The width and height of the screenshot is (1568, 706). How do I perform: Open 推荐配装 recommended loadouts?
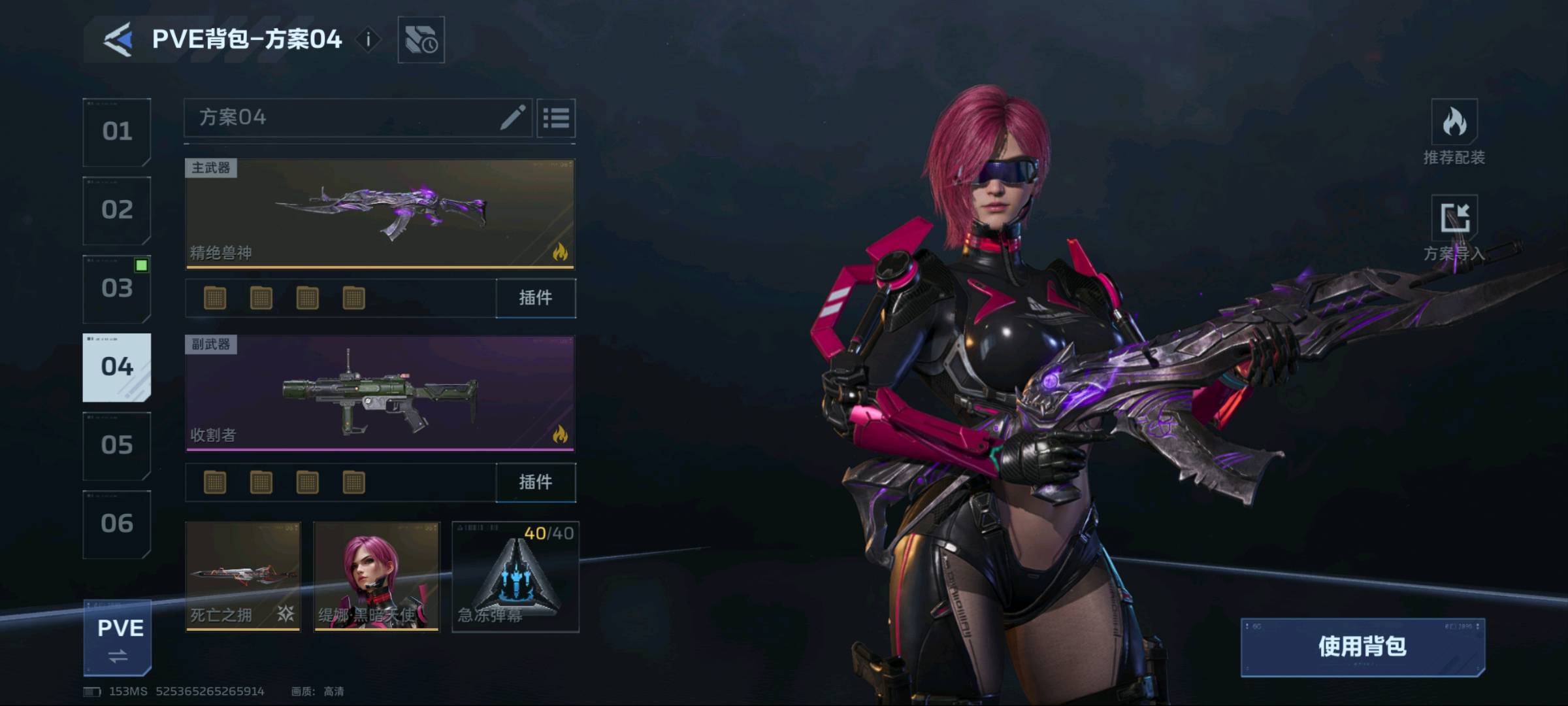point(1454,134)
